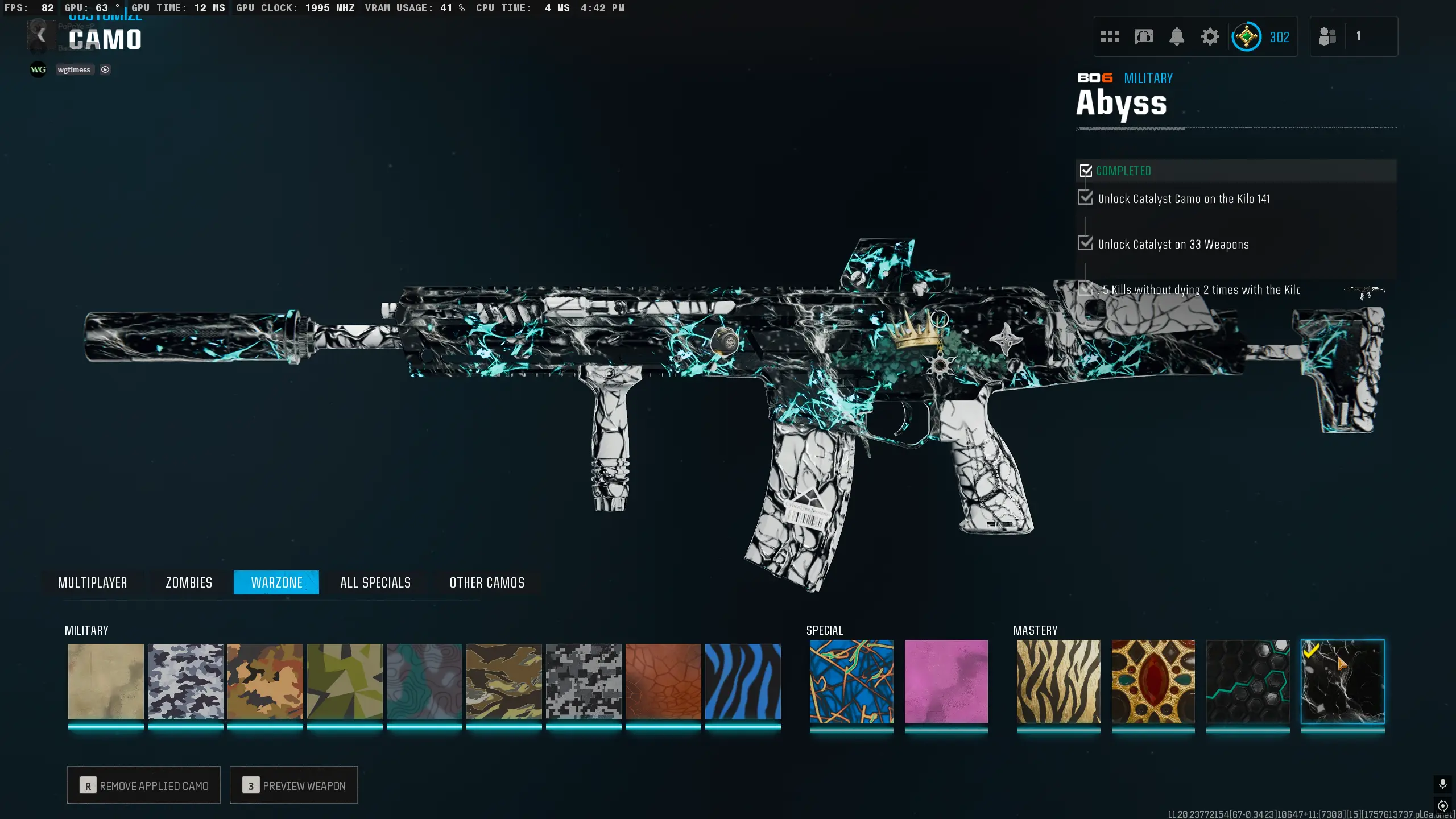
Task: Open the settings gear icon
Action: pos(1210,37)
